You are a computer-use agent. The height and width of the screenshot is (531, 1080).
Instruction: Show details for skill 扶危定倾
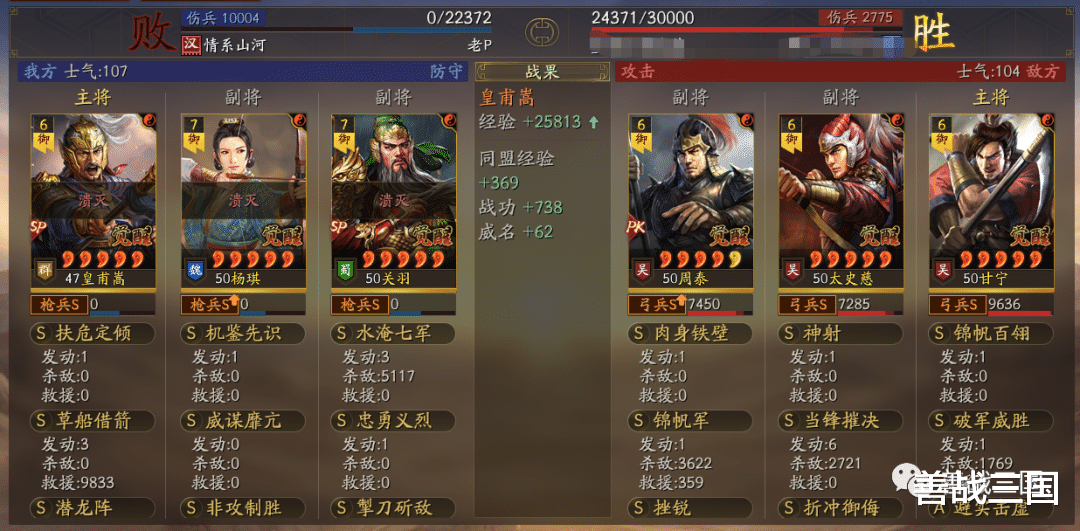point(92,333)
